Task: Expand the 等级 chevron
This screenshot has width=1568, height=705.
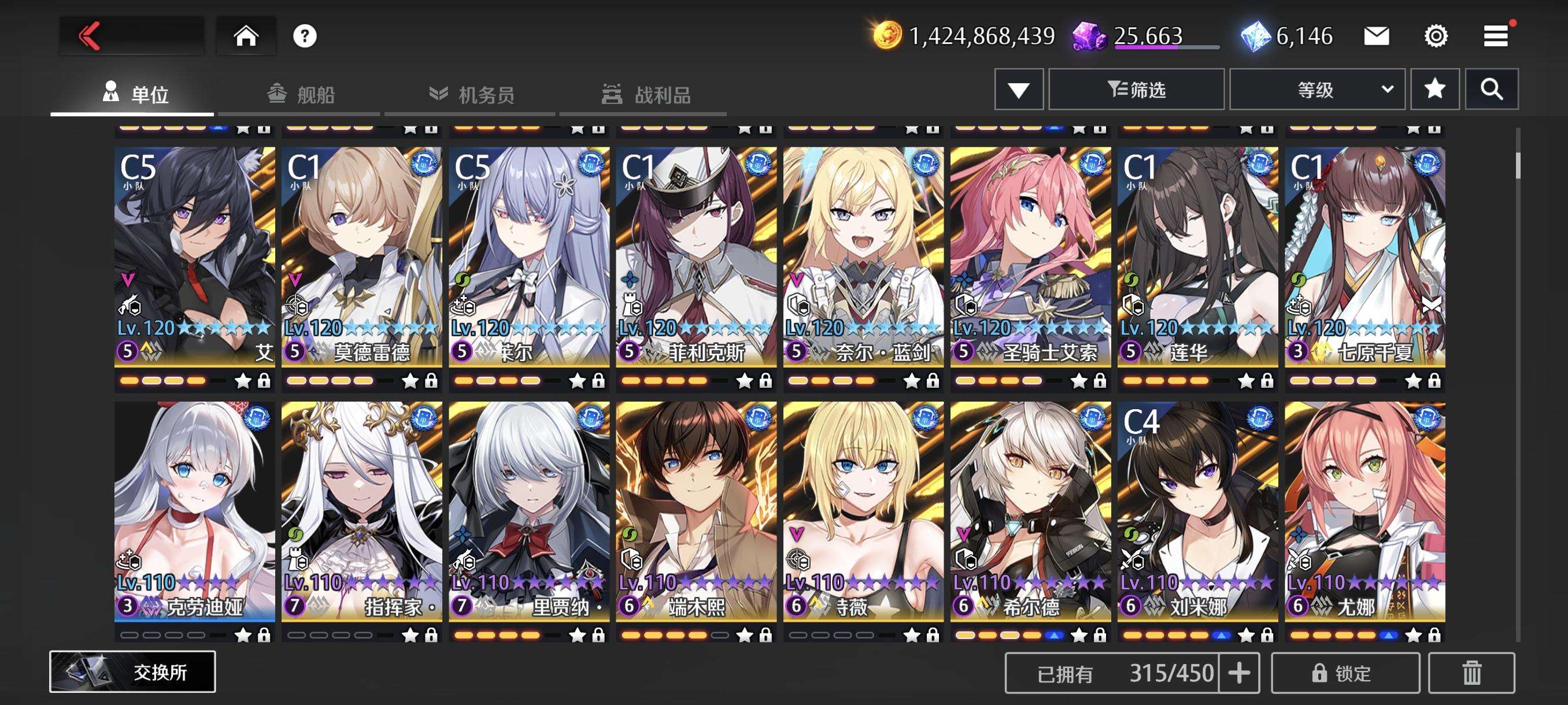Action: (1388, 89)
